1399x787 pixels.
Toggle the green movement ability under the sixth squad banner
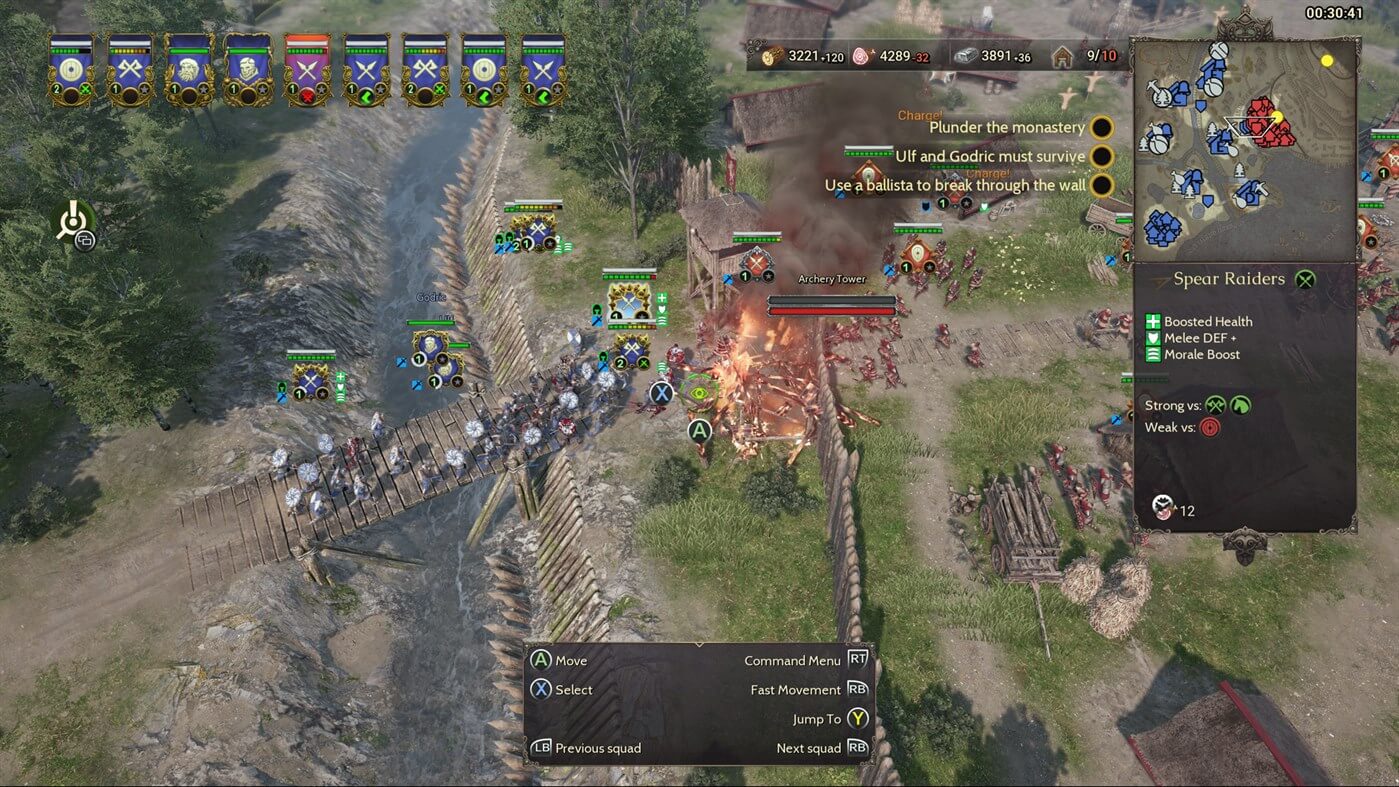click(365, 94)
